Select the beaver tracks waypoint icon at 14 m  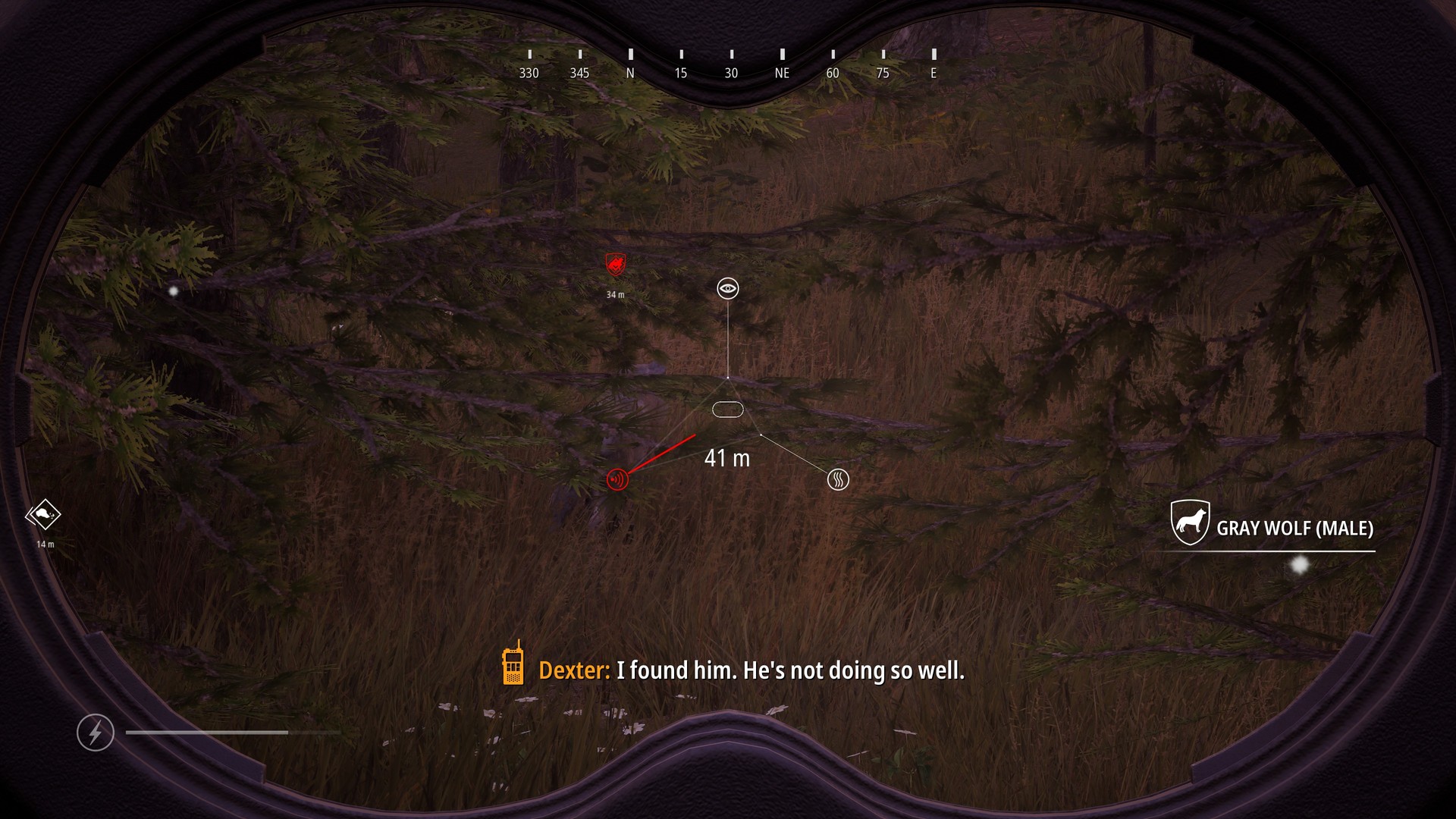(44, 513)
